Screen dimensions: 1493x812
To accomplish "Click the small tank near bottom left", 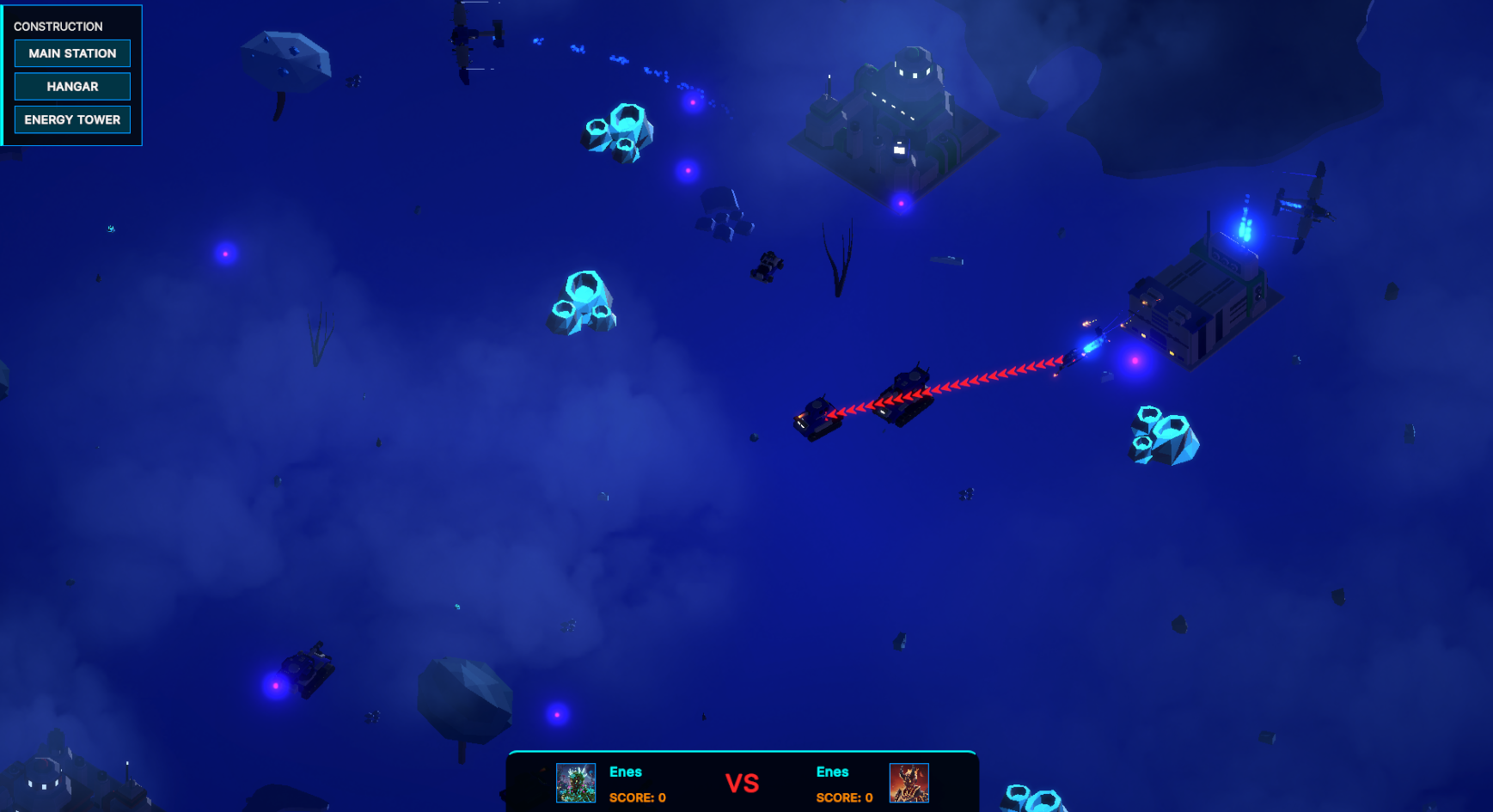I will tap(308, 670).
